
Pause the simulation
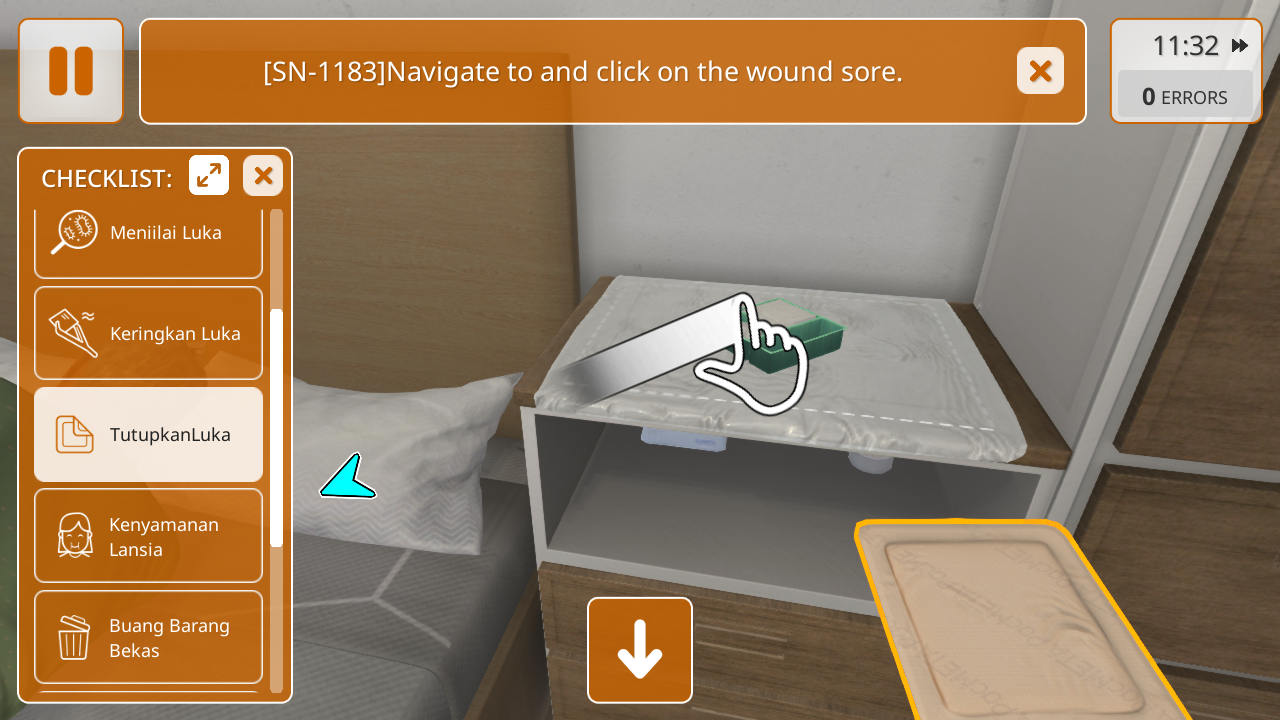click(x=71, y=71)
